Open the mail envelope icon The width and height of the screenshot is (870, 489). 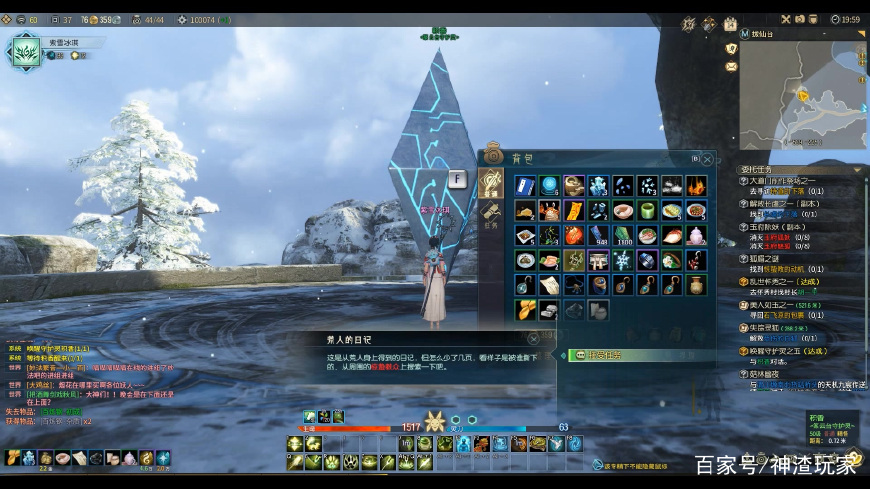[731, 66]
